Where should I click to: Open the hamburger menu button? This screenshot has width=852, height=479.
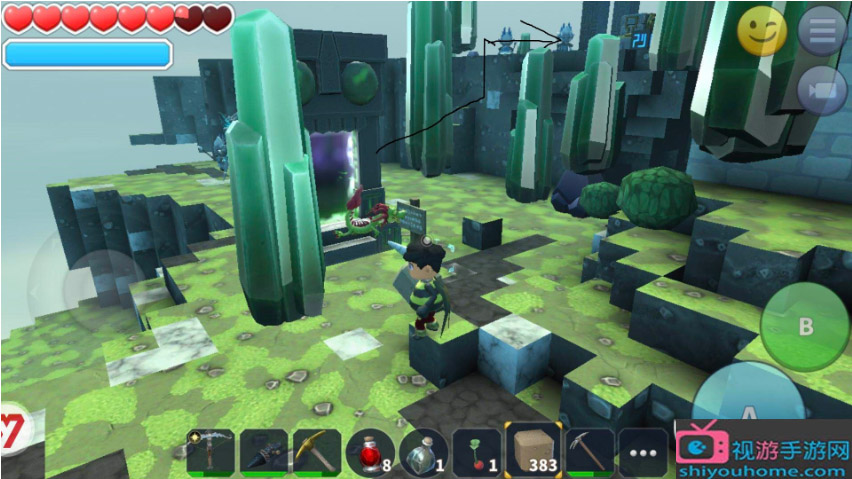click(x=822, y=31)
